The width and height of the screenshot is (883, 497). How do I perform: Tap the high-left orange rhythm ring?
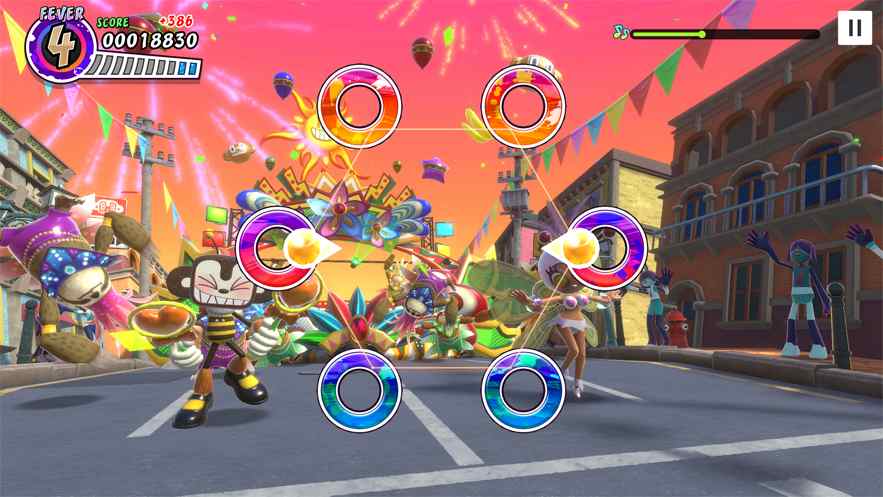pyautogui.click(x=359, y=106)
